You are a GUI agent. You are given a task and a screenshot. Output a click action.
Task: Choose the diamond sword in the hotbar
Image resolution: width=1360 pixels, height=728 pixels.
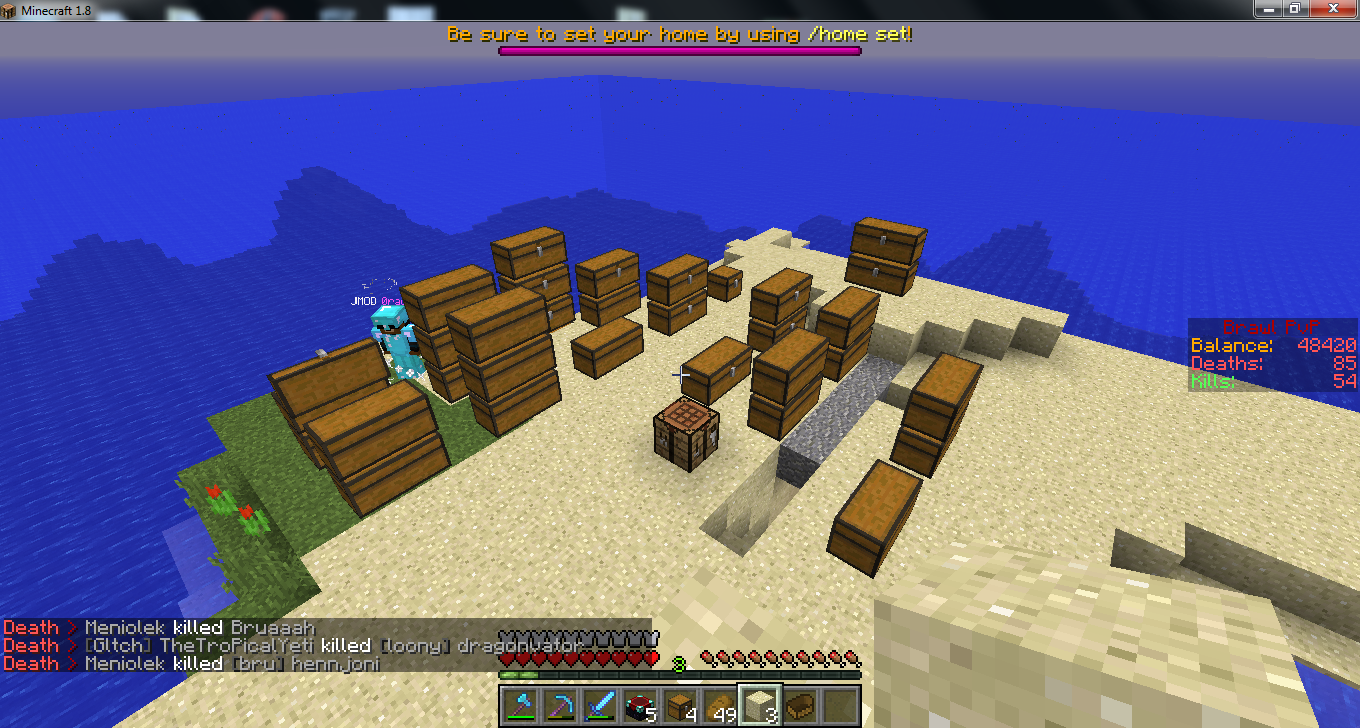click(600, 705)
